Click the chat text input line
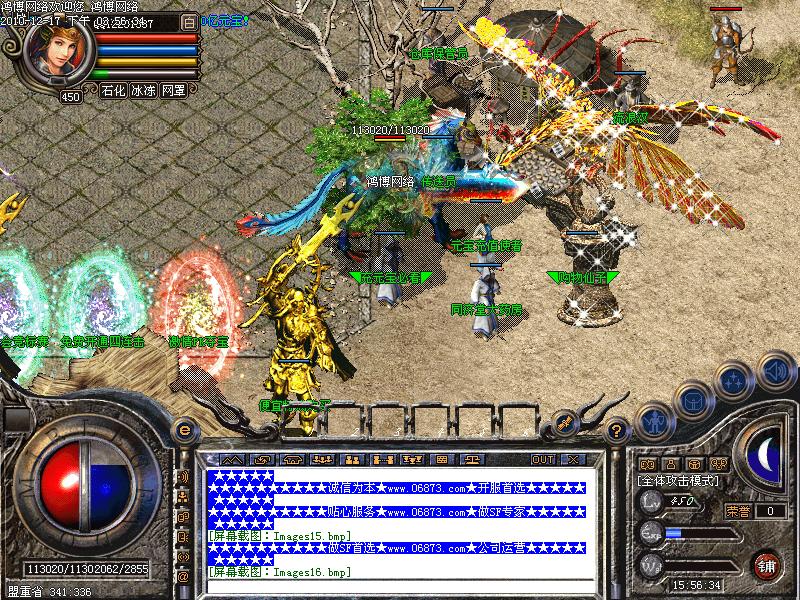The height and width of the screenshot is (600, 800). pyautogui.click(x=400, y=587)
